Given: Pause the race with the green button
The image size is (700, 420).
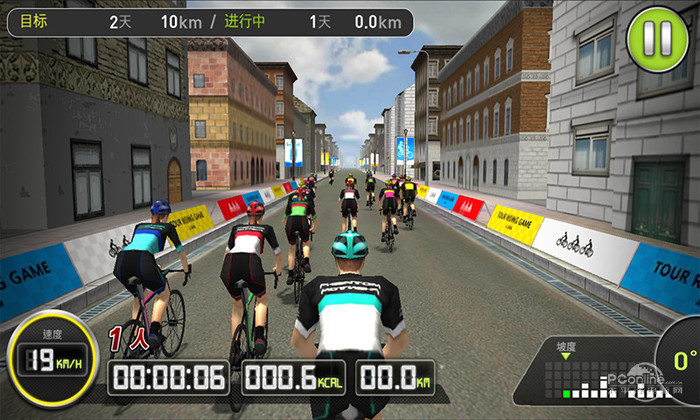Looking at the screenshot, I should point(657,39).
